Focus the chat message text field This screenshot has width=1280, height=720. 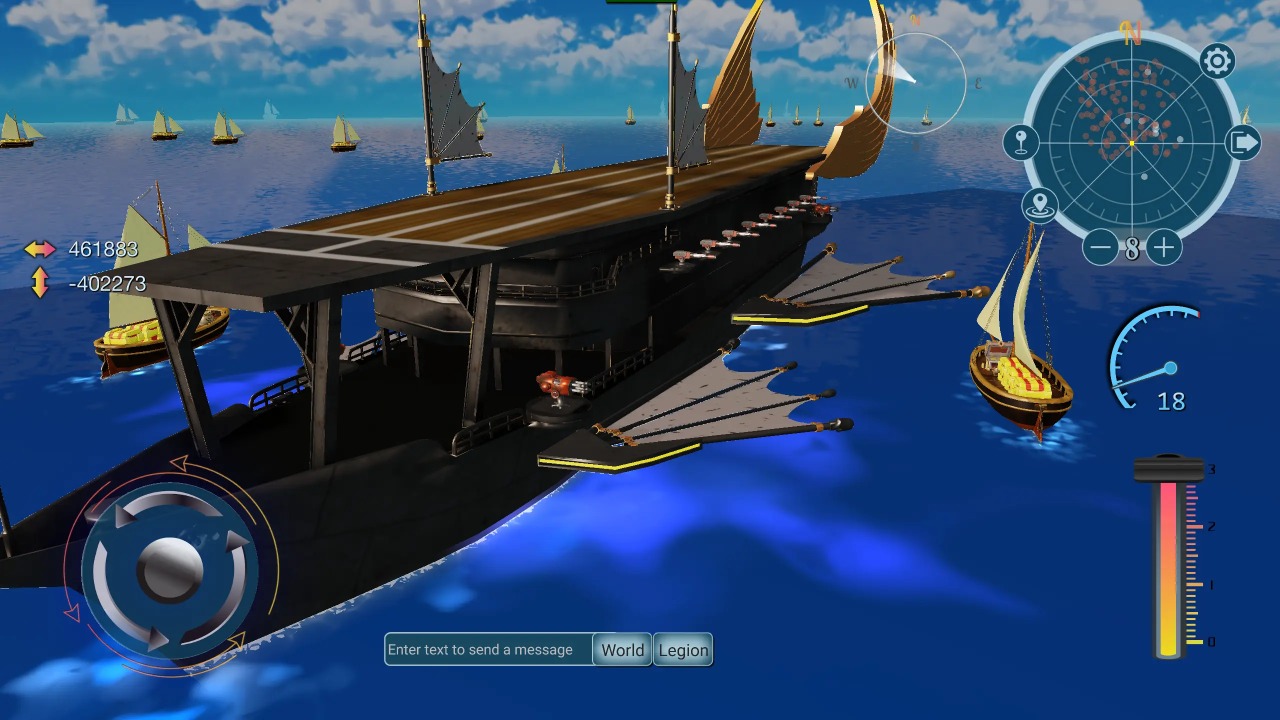(x=488, y=650)
